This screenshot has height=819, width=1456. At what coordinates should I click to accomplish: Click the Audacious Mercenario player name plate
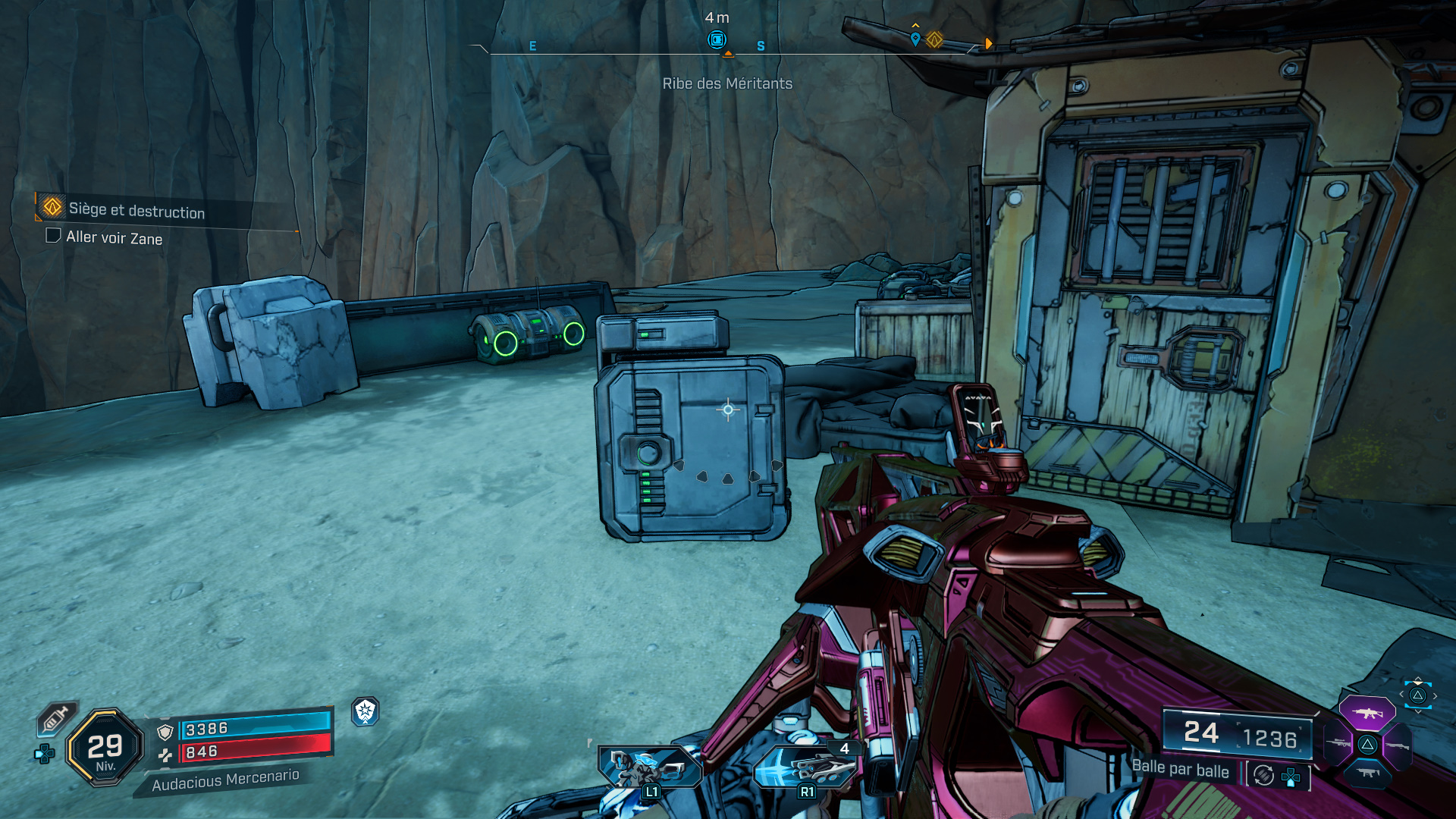point(225,780)
